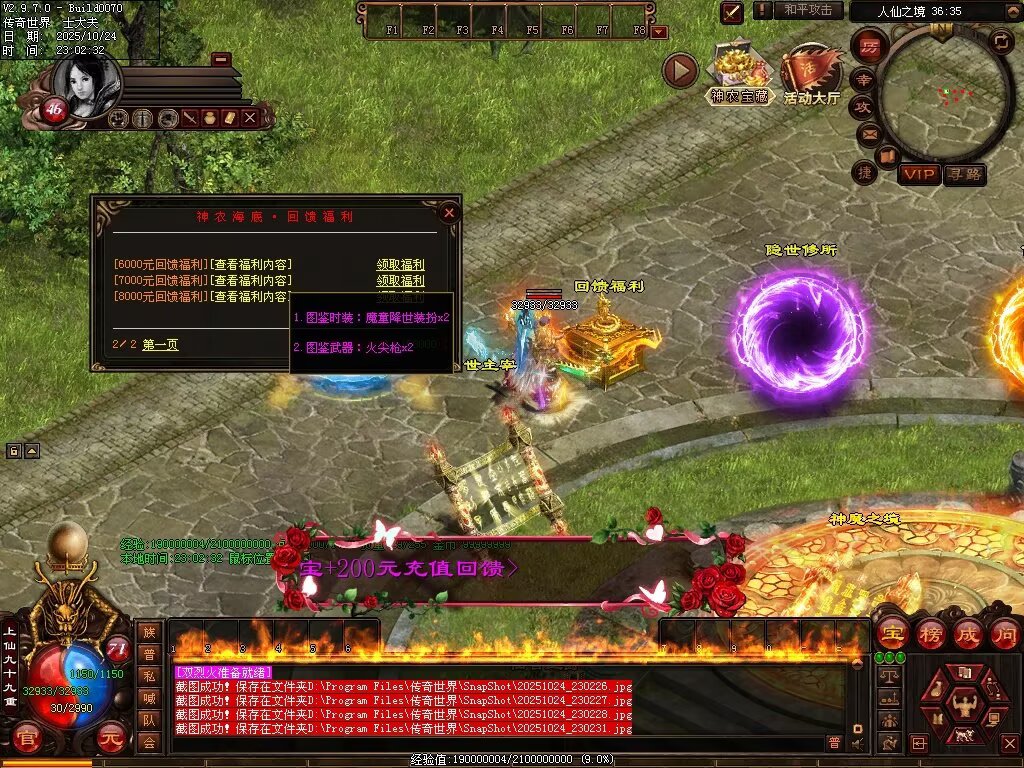The height and width of the screenshot is (768, 1024).
Task: Click the VIP button below the minimap
Action: click(918, 175)
